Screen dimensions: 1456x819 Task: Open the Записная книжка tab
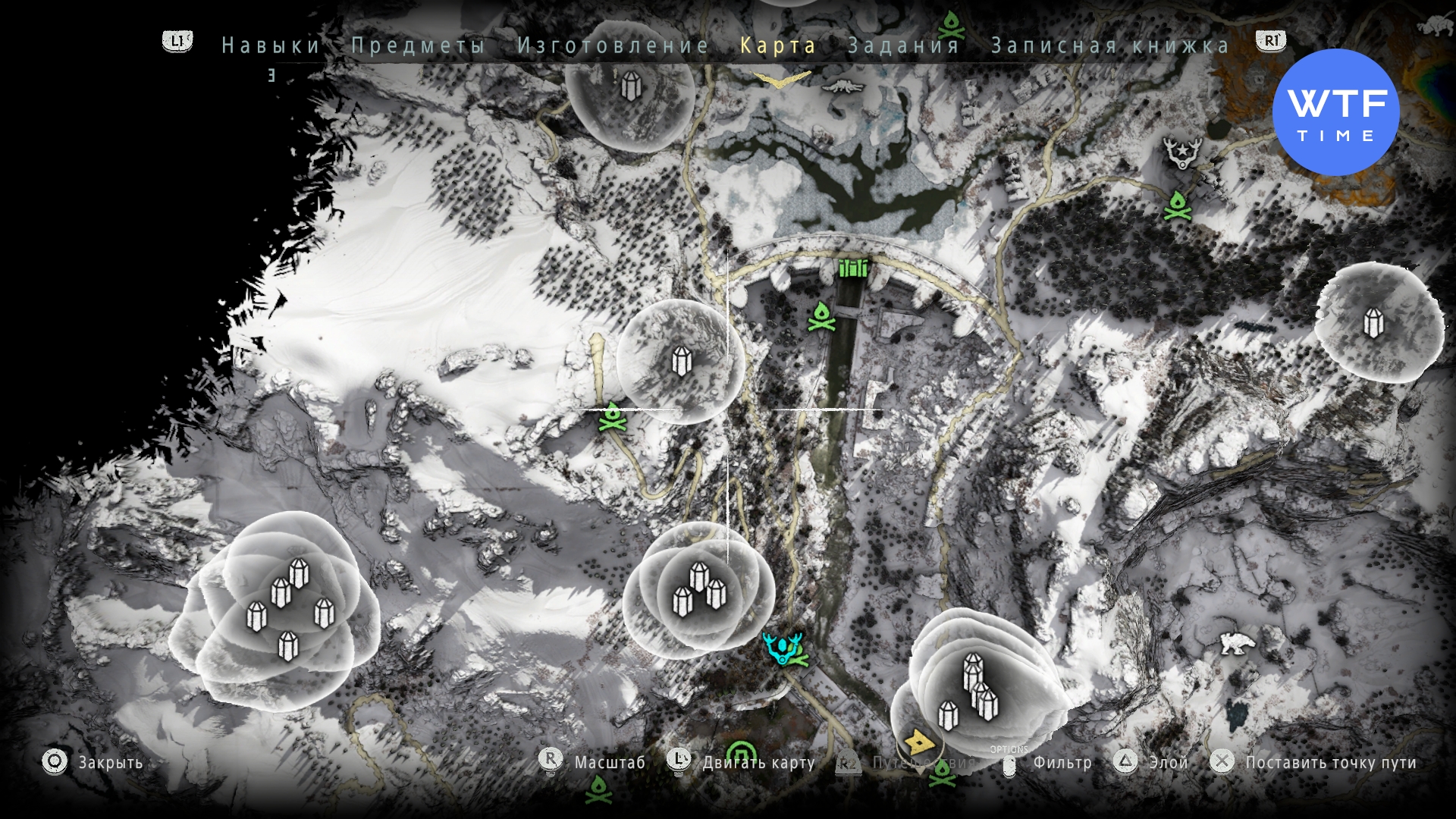(x=1110, y=45)
